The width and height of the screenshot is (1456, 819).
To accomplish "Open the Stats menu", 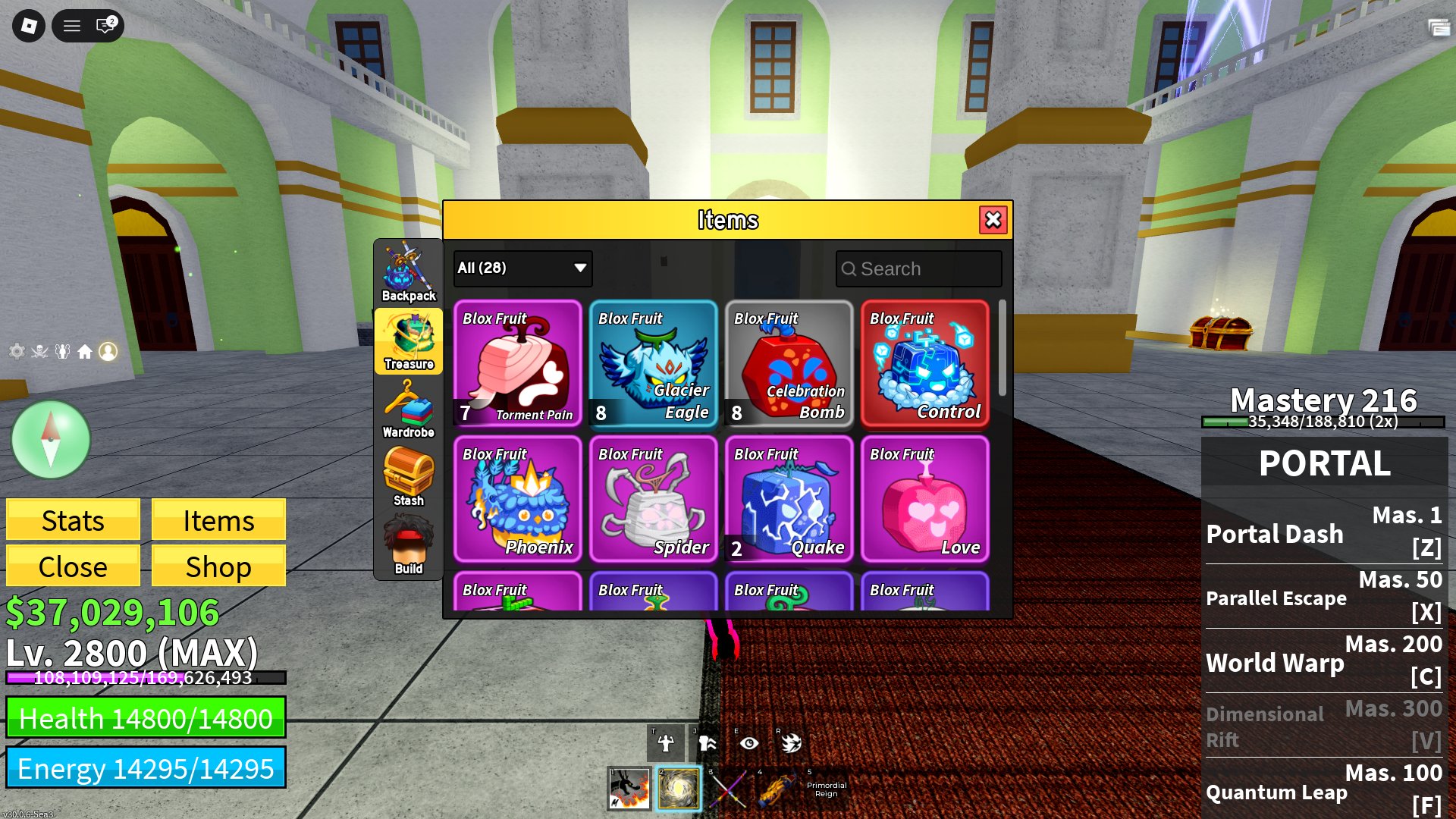I will click(x=73, y=520).
